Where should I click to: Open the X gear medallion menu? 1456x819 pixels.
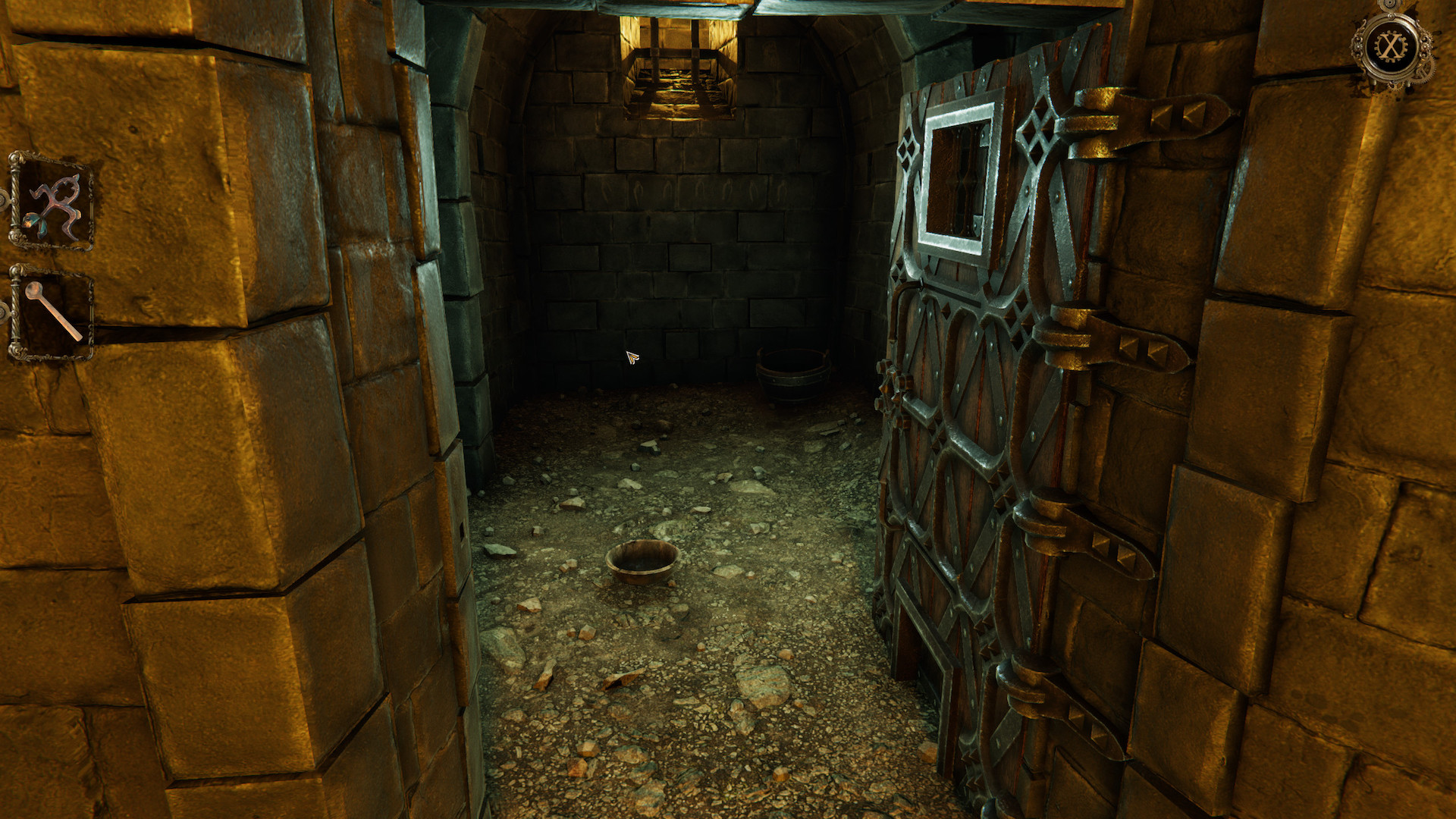coord(1391,44)
